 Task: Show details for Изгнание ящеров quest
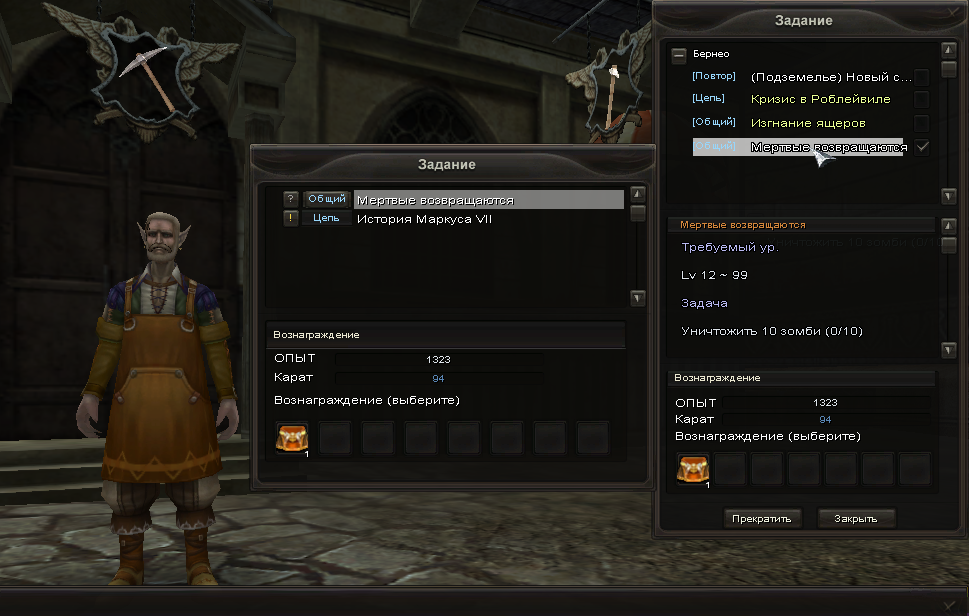click(808, 123)
